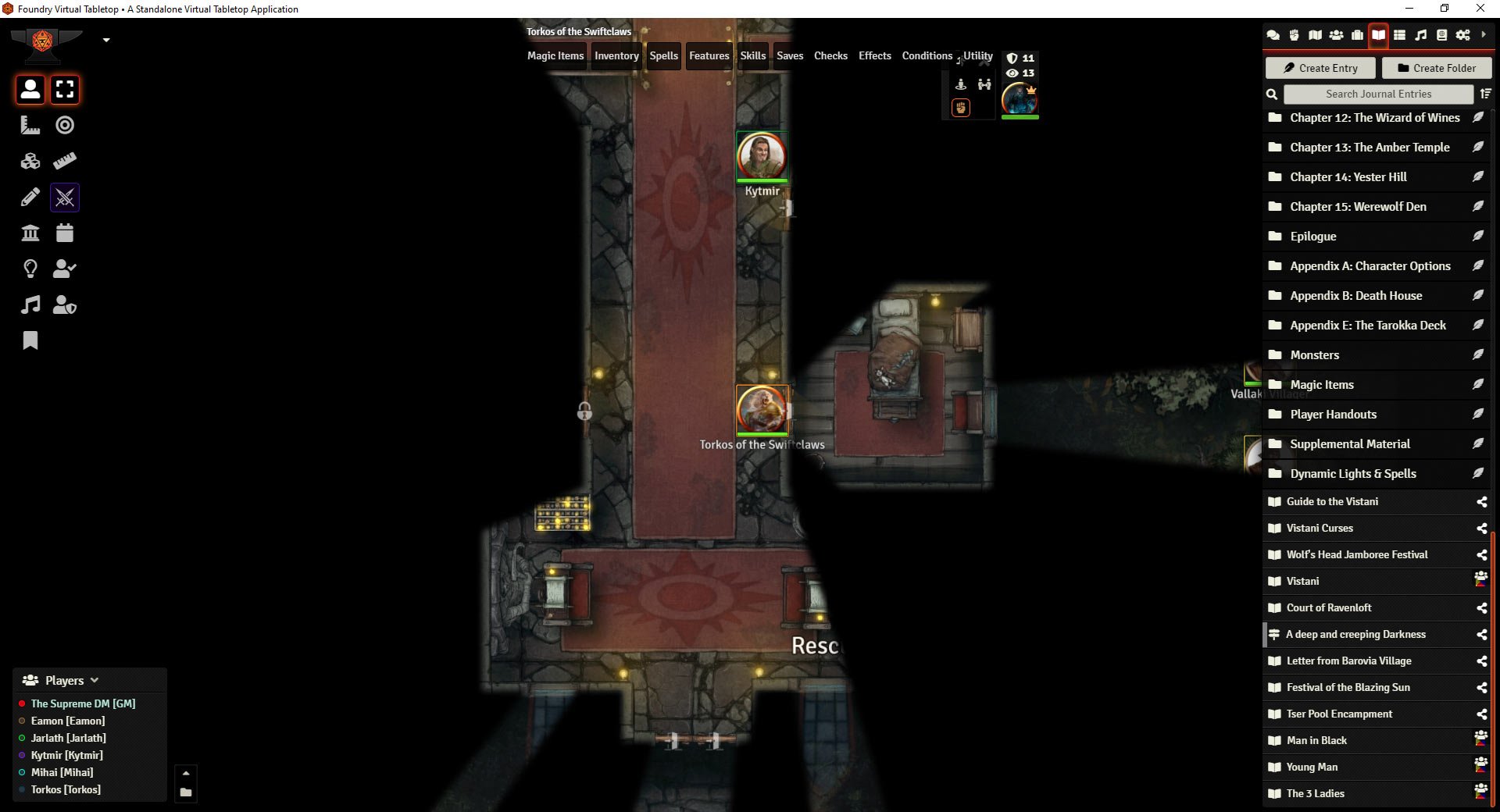This screenshot has width=1500, height=812.
Task: Activate the Journal Notes bookmark tool
Action: [30, 340]
